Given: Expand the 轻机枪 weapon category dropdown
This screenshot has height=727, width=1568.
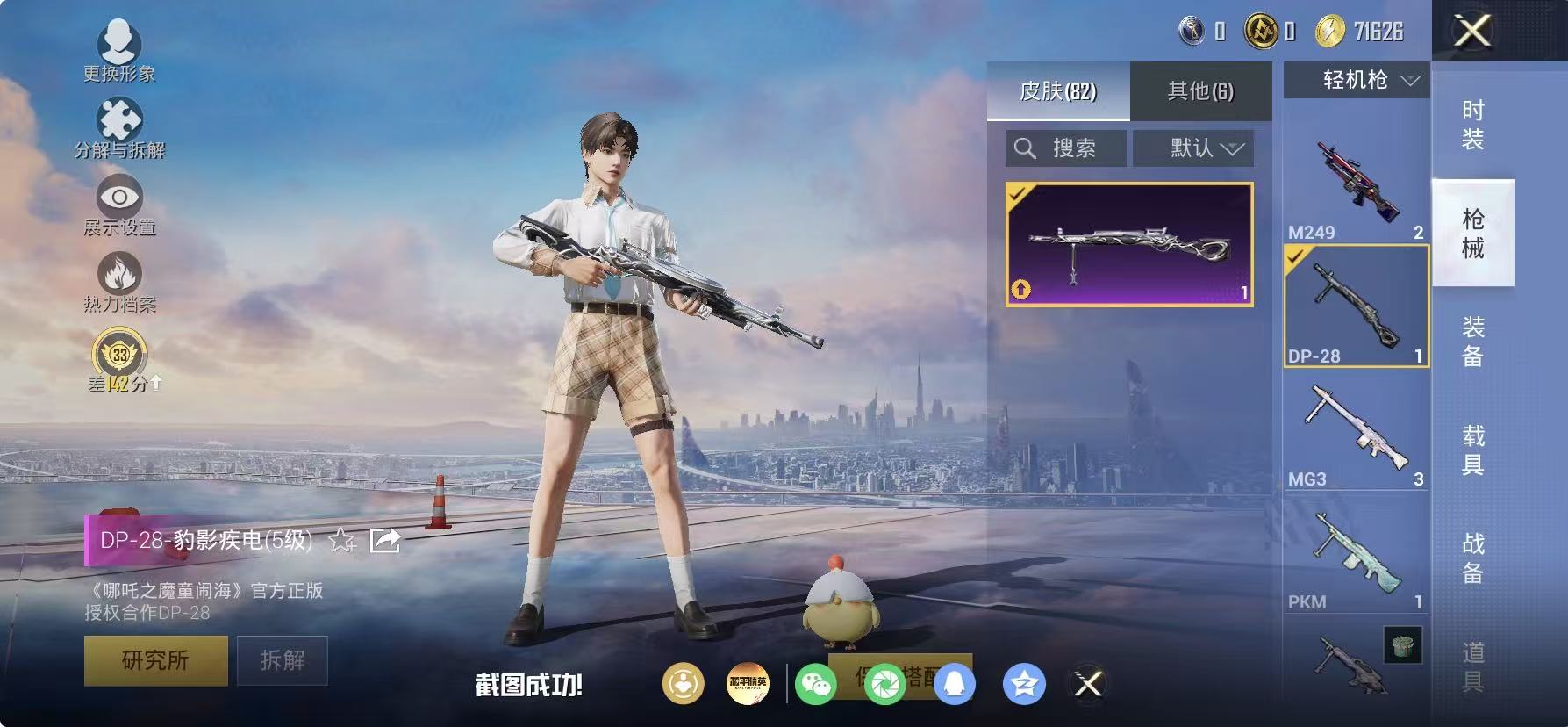Looking at the screenshot, I should pos(1355,80).
